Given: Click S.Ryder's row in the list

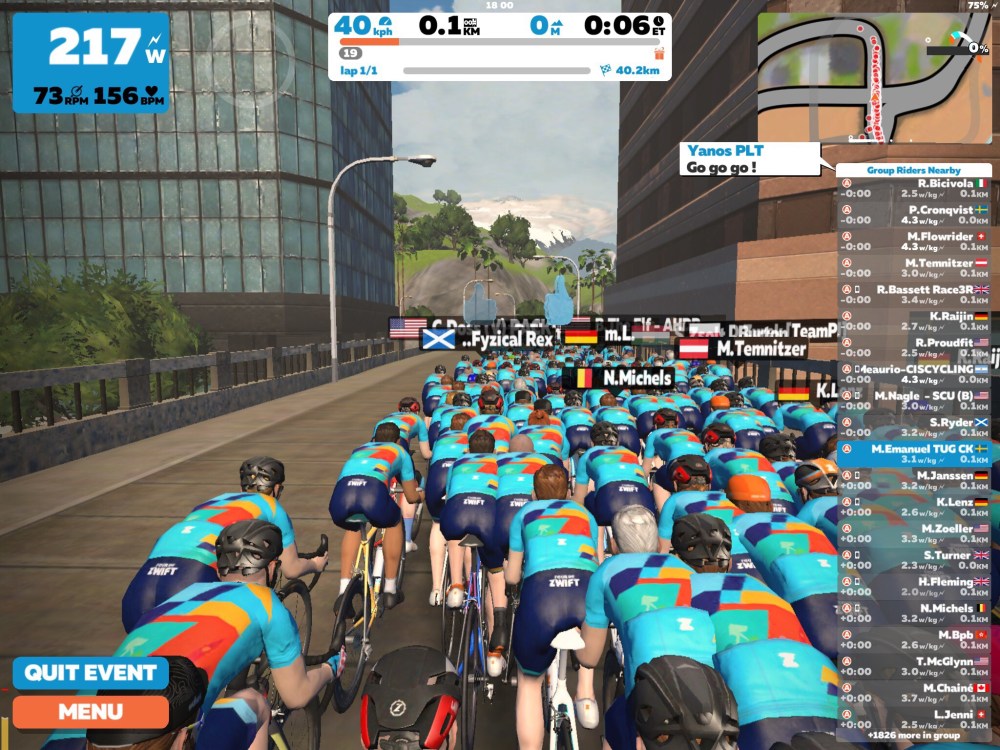Looking at the screenshot, I should coord(914,428).
